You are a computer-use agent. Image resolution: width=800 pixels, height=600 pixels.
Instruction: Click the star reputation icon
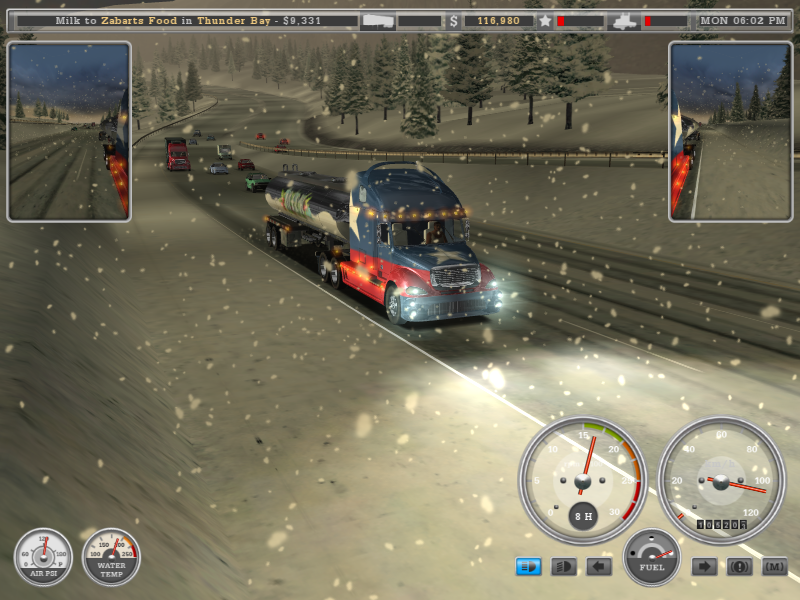[545, 20]
